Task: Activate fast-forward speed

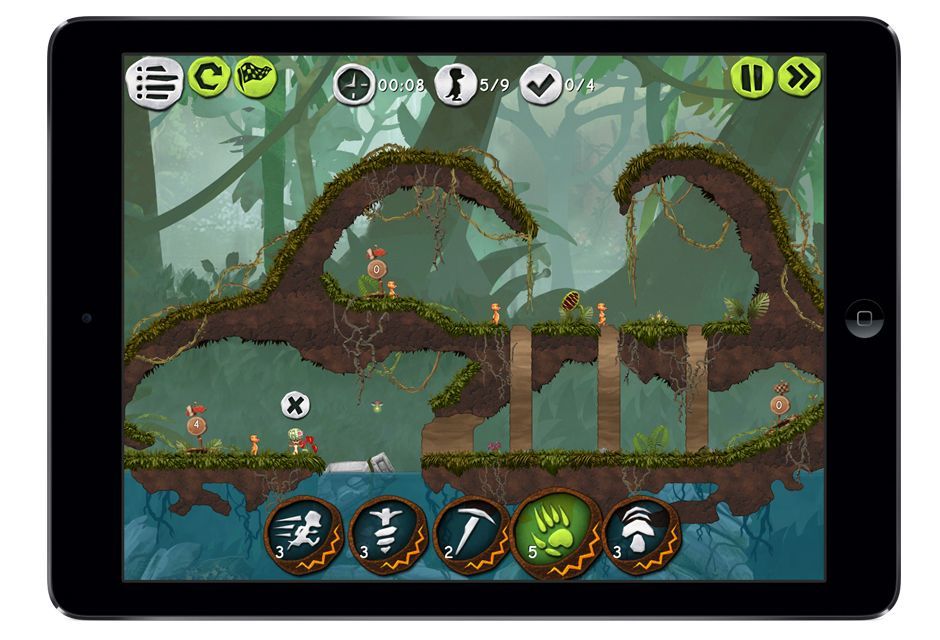Action: tap(799, 77)
